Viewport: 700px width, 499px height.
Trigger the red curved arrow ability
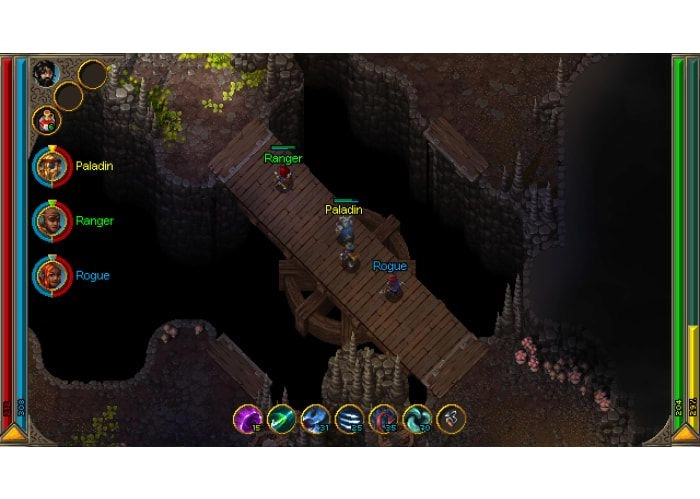pos(383,419)
